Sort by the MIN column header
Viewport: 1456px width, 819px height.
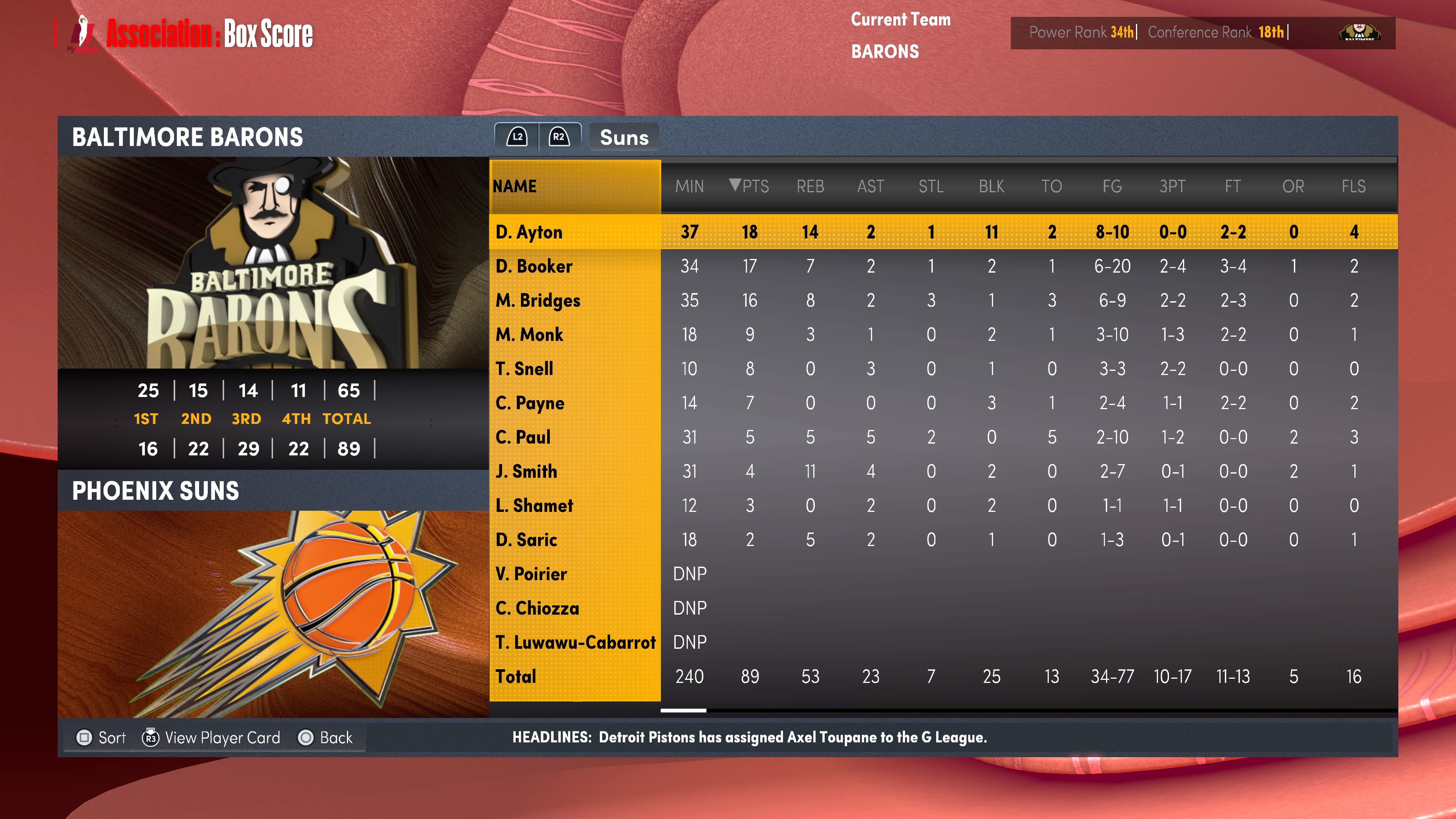[x=689, y=186]
